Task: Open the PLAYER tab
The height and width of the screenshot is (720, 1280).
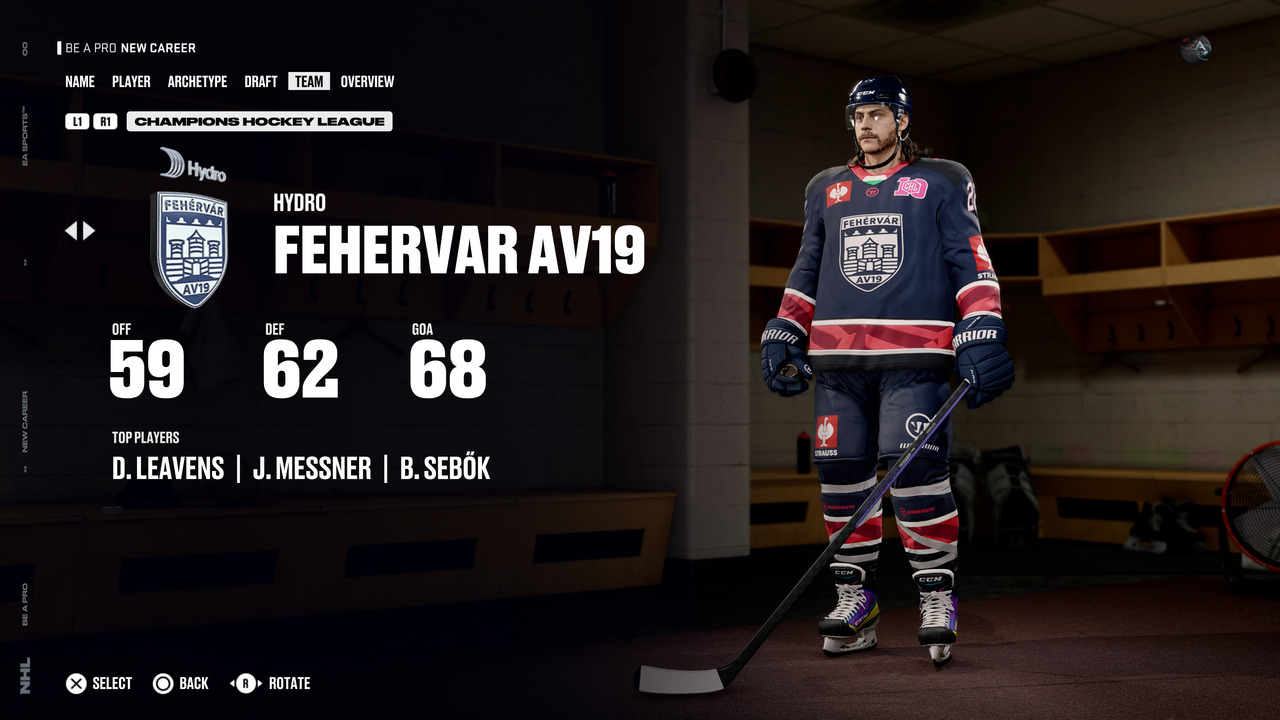Action: pyautogui.click(x=131, y=82)
